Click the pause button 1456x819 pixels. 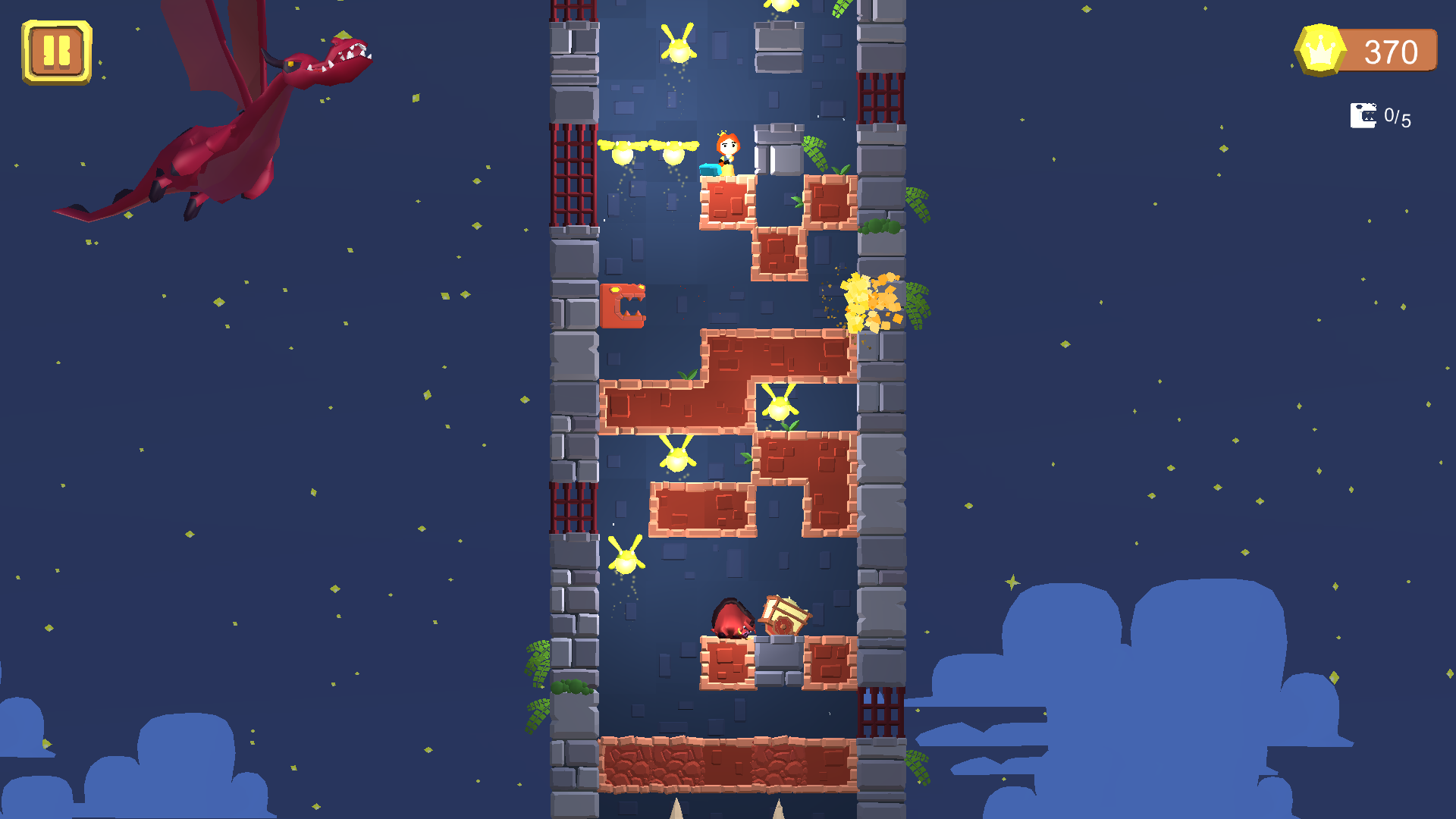click(x=55, y=52)
